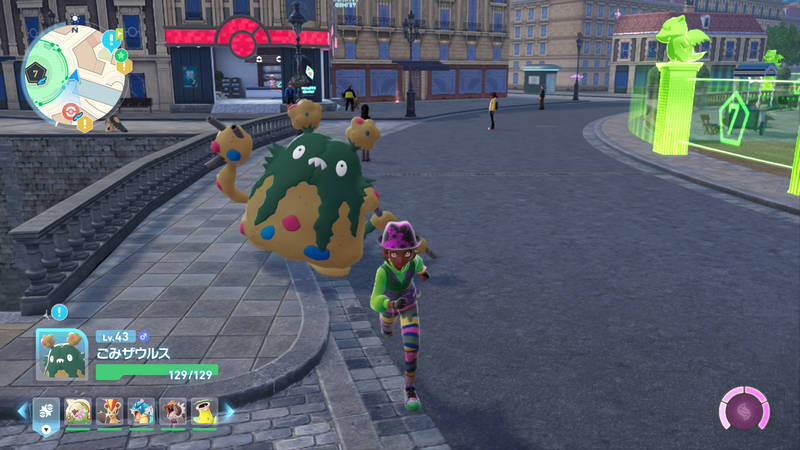Click the left party cycle arrow
This screenshot has width=800, height=450.
click(x=22, y=411)
